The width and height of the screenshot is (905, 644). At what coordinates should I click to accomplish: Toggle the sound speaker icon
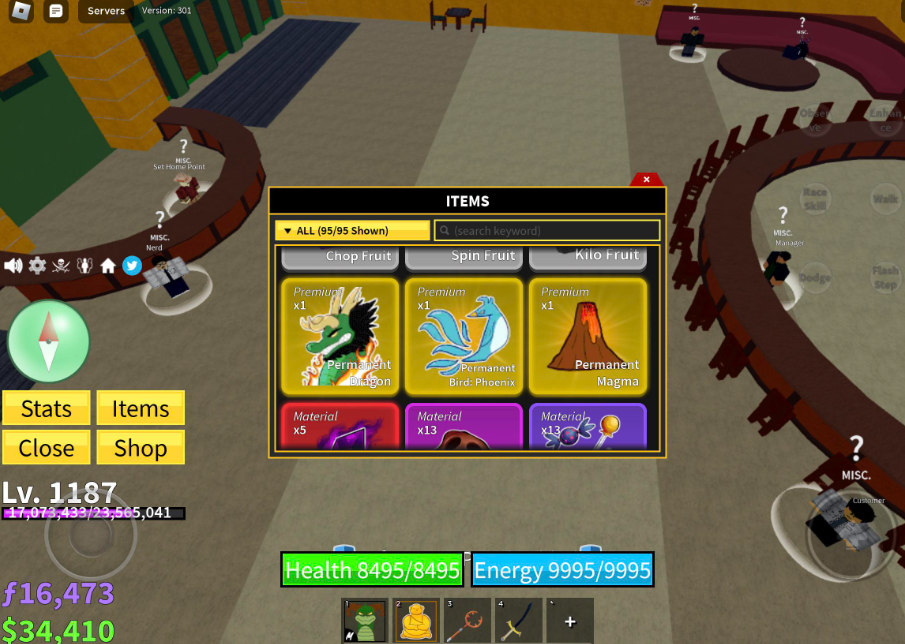14,265
